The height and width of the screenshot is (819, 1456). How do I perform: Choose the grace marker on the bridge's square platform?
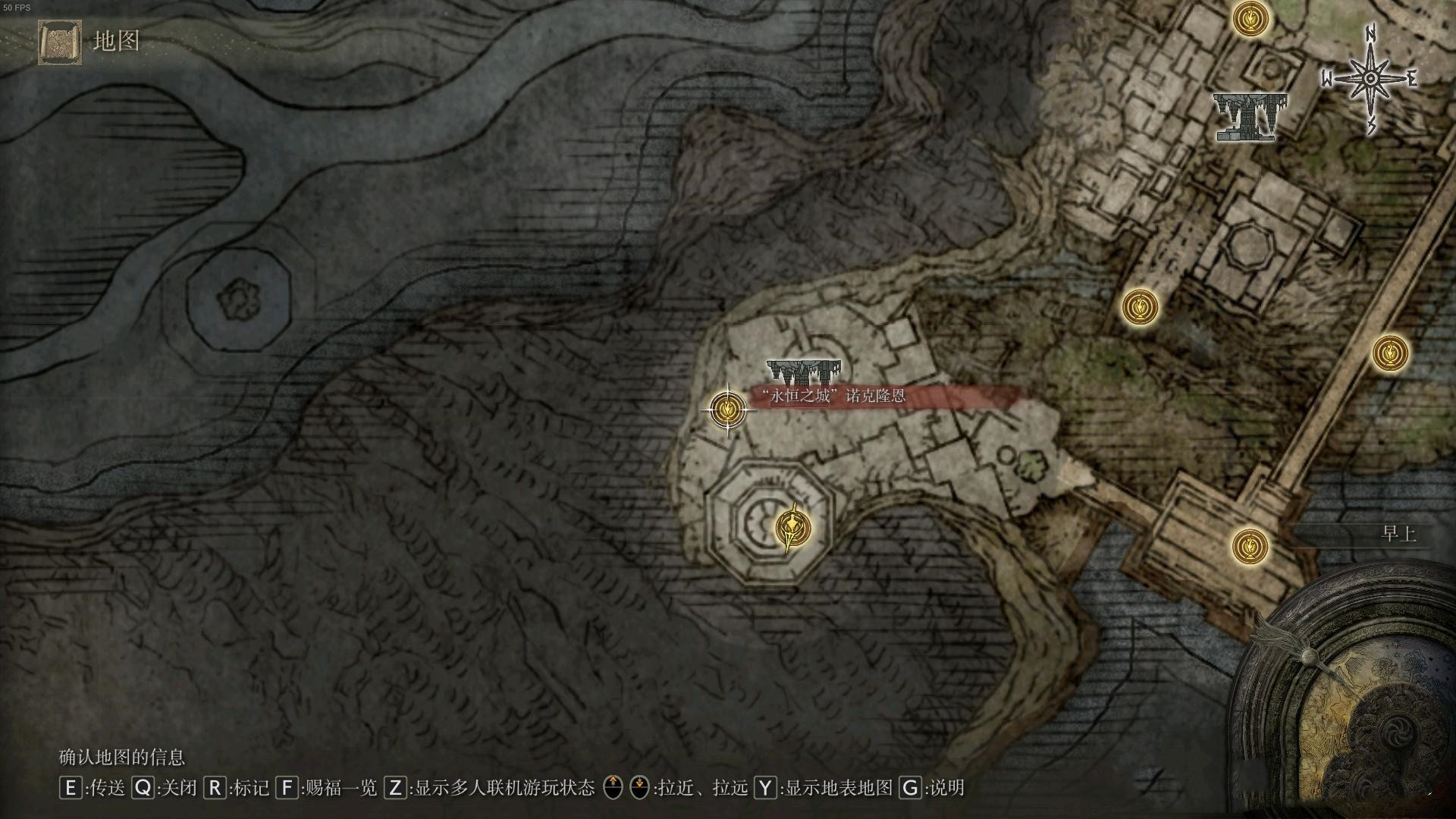[x=1250, y=545]
